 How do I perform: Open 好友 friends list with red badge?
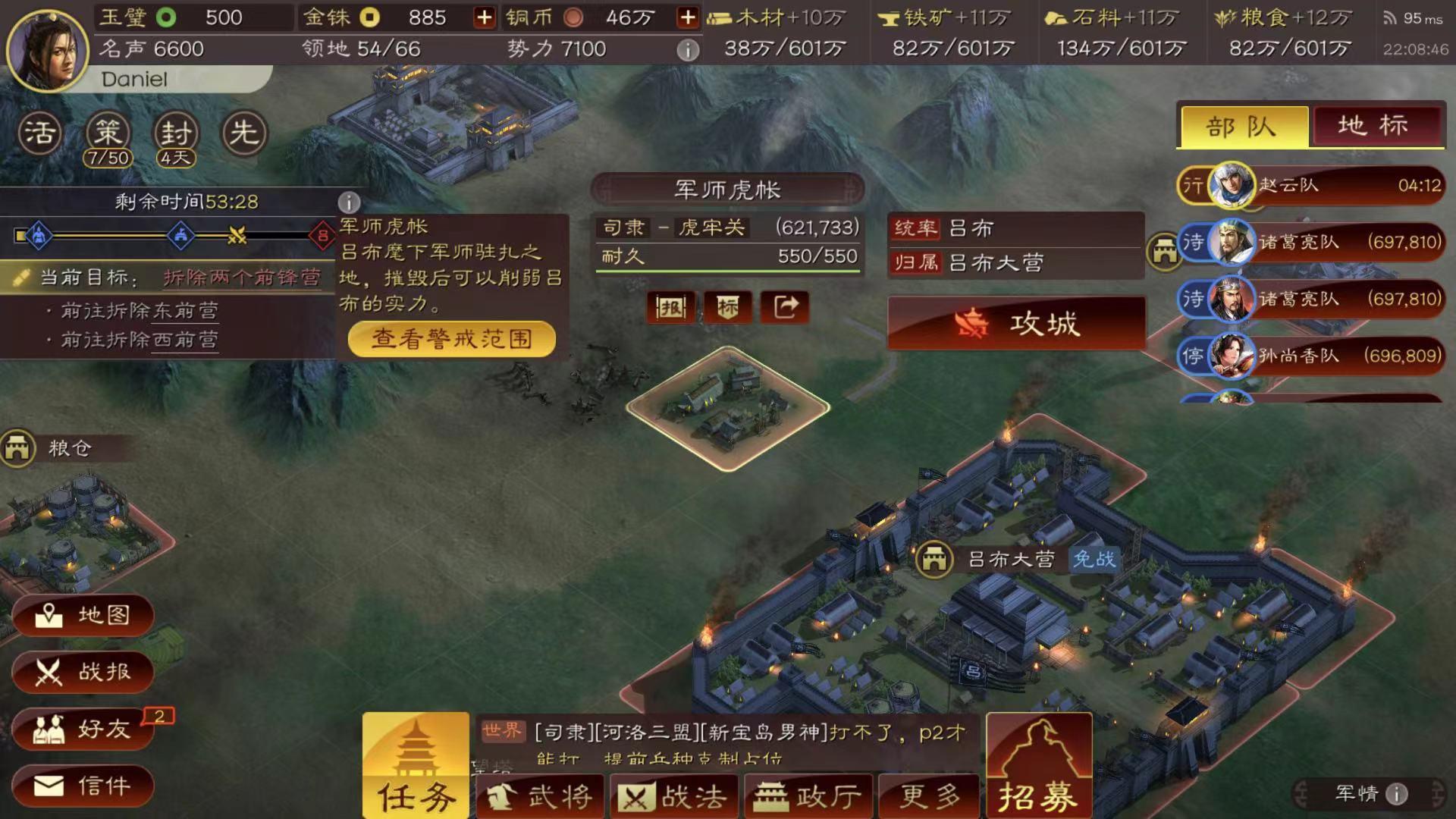coord(83,730)
